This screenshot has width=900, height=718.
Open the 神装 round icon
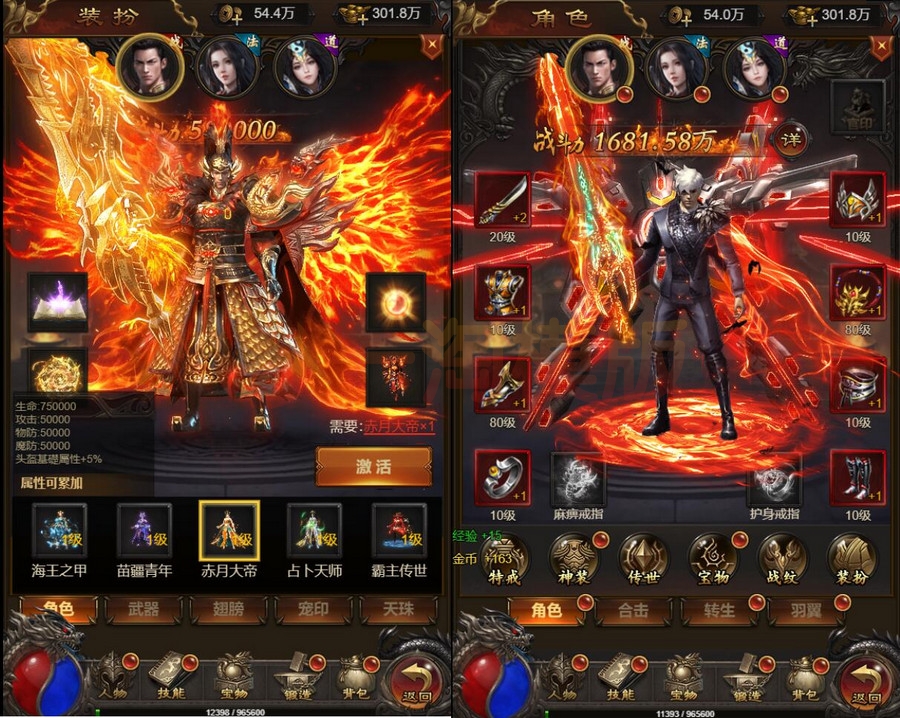point(575,559)
